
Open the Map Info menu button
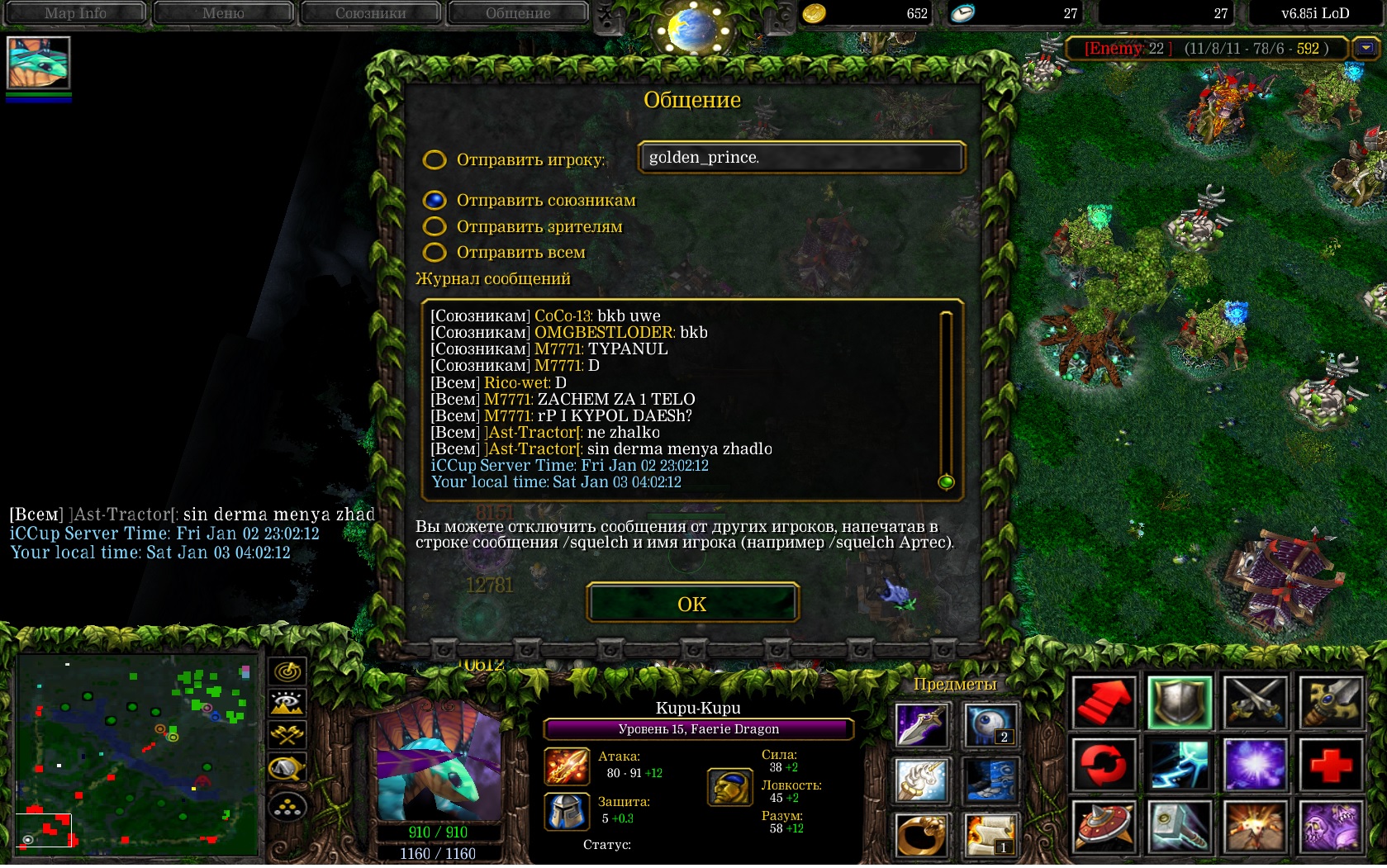click(x=75, y=12)
